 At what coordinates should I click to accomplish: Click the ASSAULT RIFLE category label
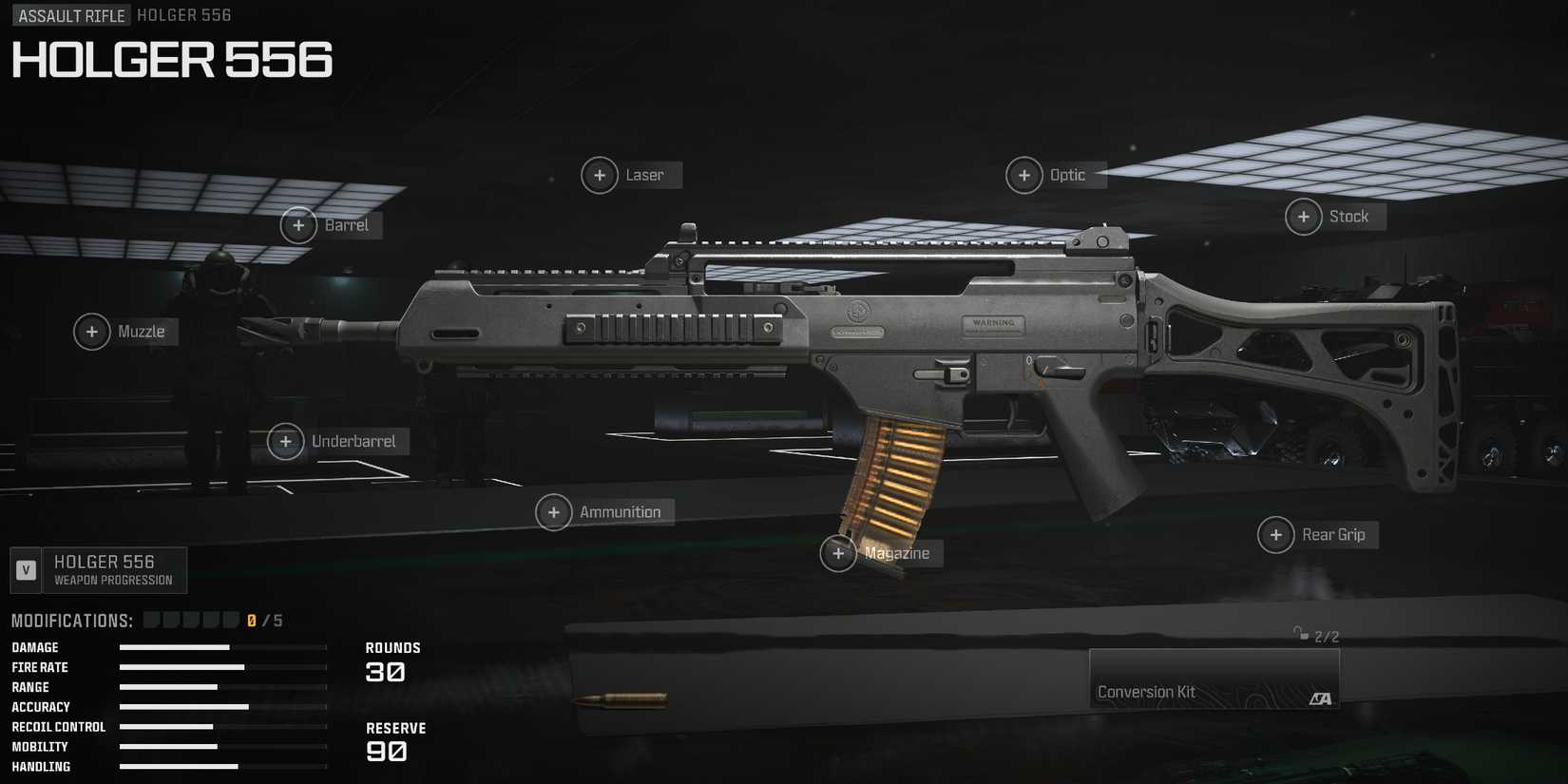tap(70, 14)
